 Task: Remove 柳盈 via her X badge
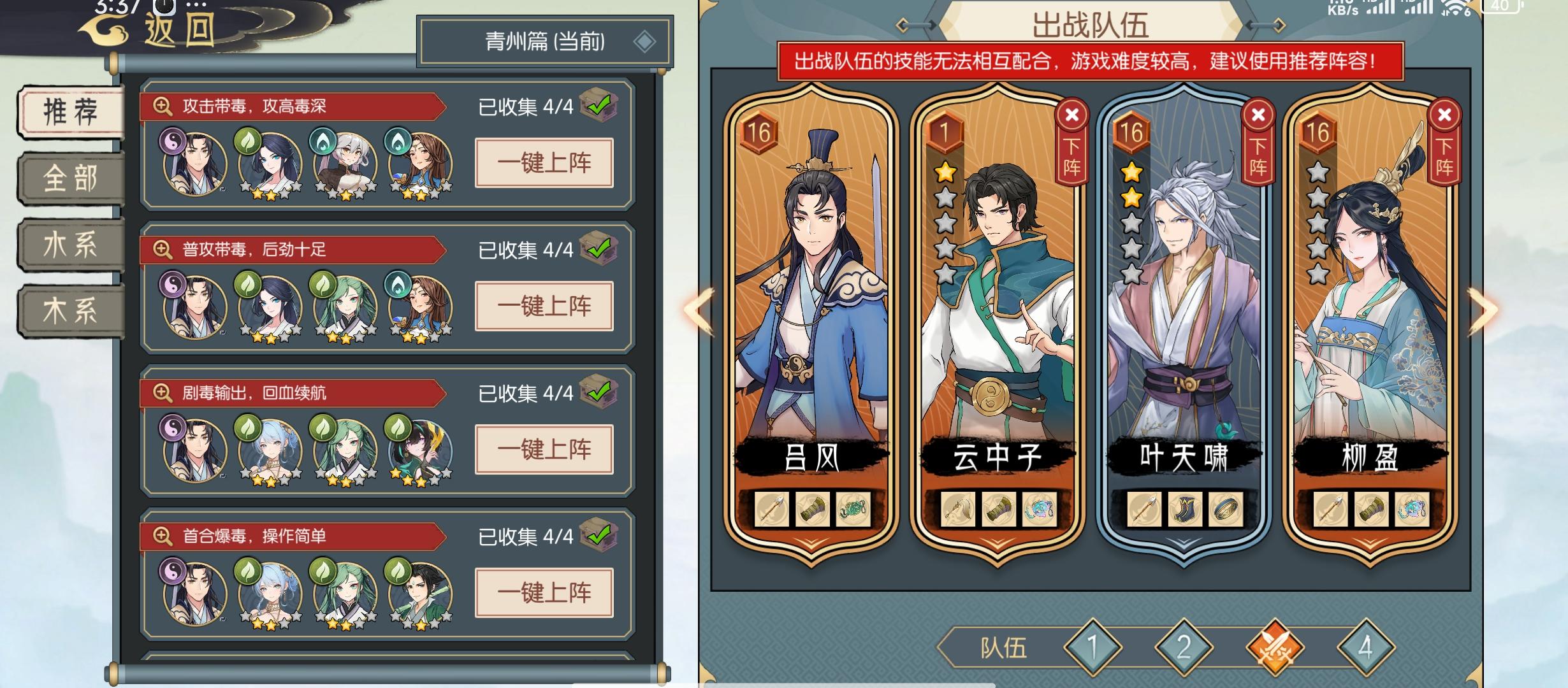tap(1444, 115)
